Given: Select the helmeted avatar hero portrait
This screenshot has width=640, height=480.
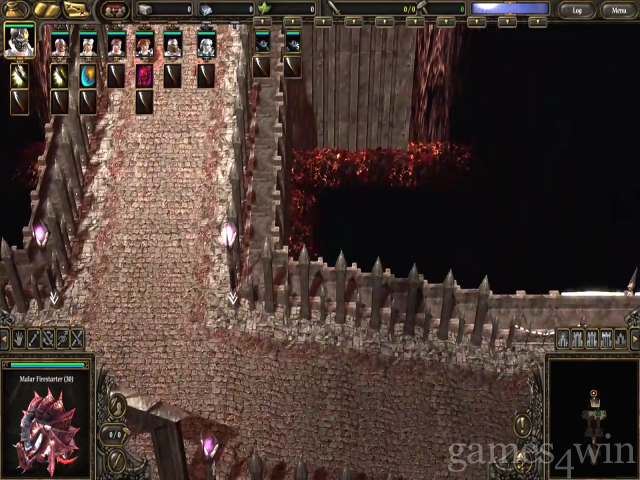Looking at the screenshot, I should [x=19, y=42].
